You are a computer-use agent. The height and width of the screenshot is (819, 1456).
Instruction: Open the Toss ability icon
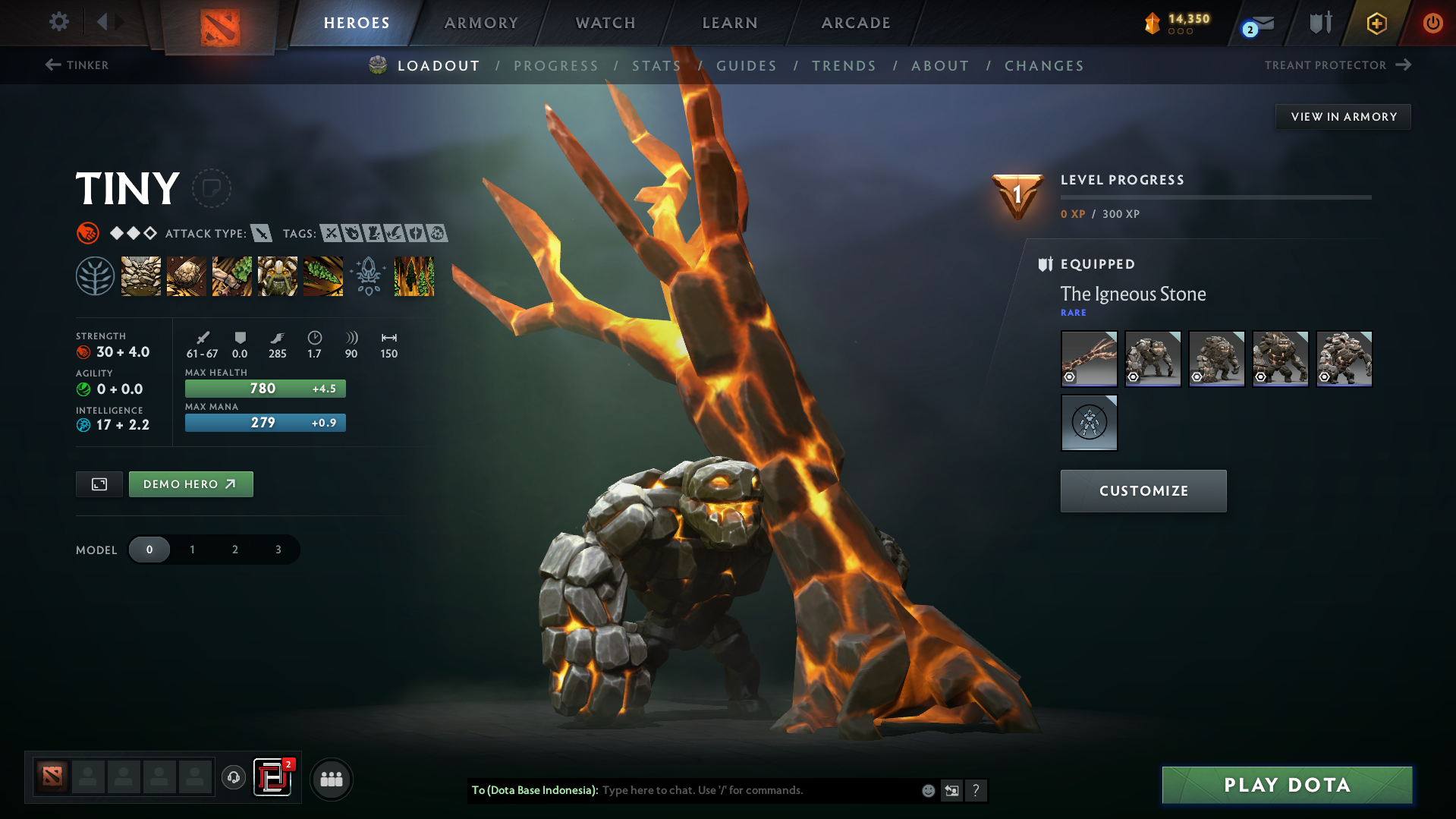[187, 276]
